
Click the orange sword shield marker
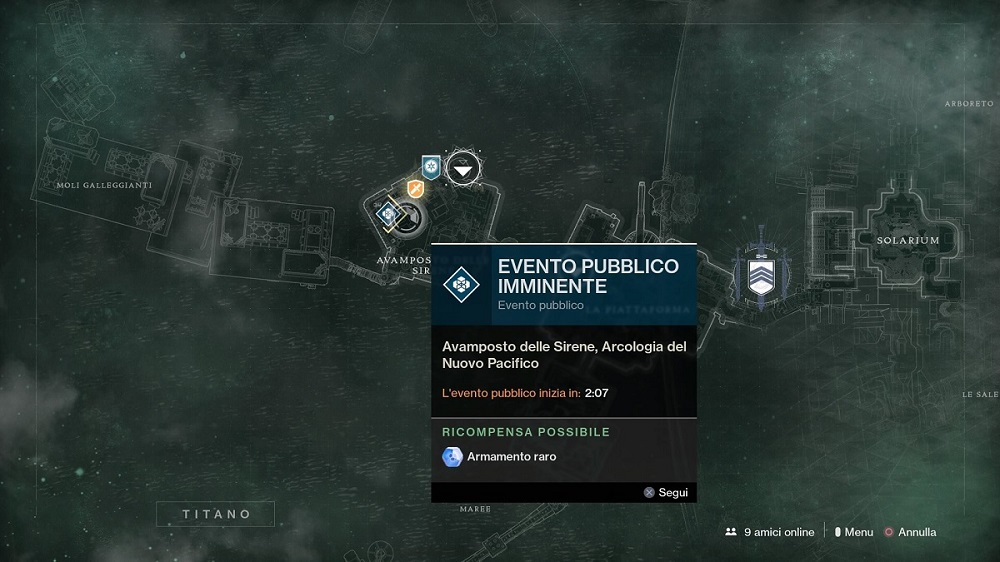click(x=415, y=187)
